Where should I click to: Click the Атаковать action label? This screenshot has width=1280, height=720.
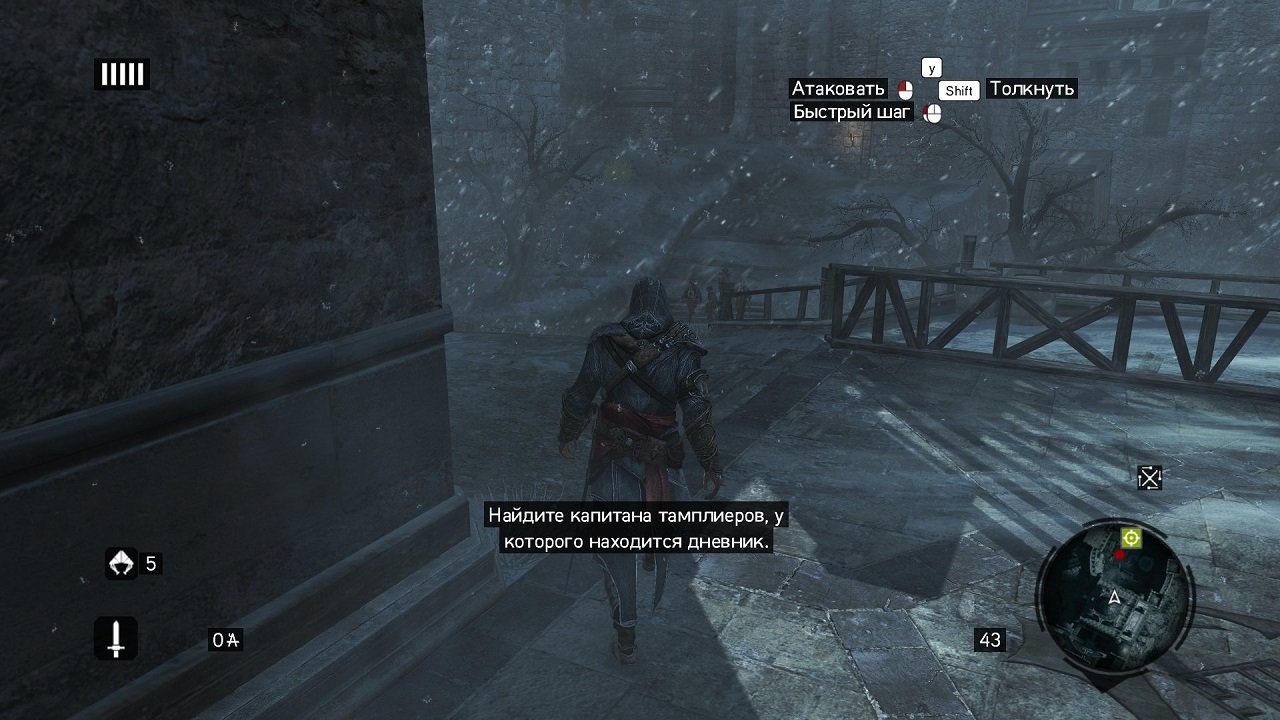tap(838, 89)
